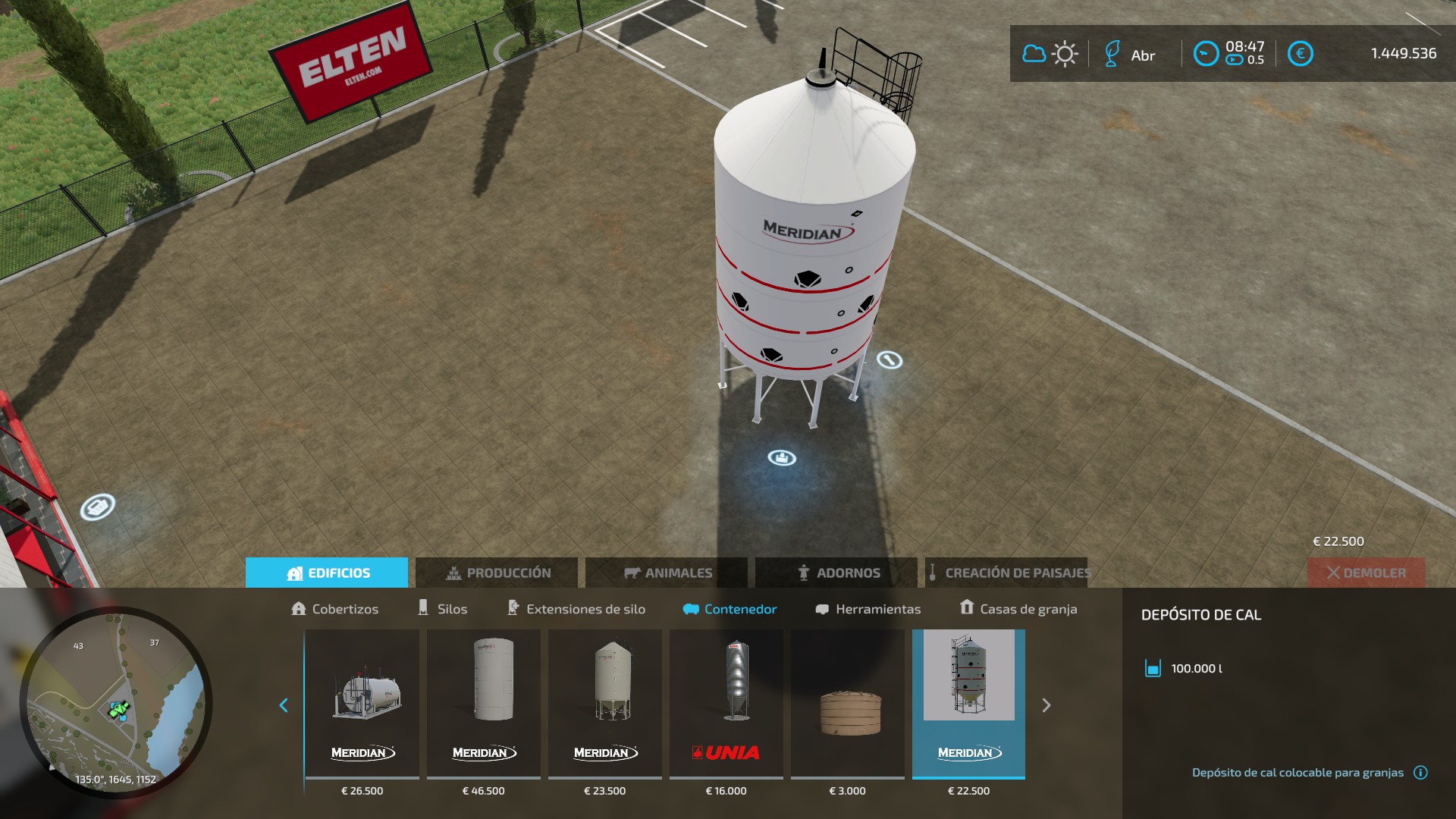Select the Contenedor subcategory
The width and height of the screenshot is (1456, 819).
pyautogui.click(x=730, y=609)
